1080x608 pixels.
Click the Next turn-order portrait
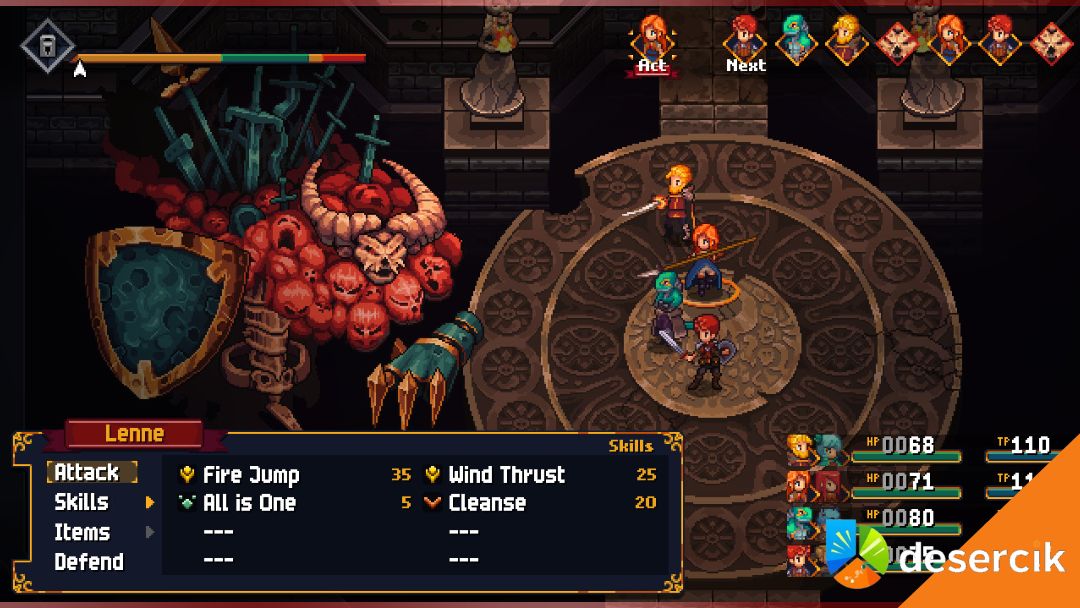(744, 38)
